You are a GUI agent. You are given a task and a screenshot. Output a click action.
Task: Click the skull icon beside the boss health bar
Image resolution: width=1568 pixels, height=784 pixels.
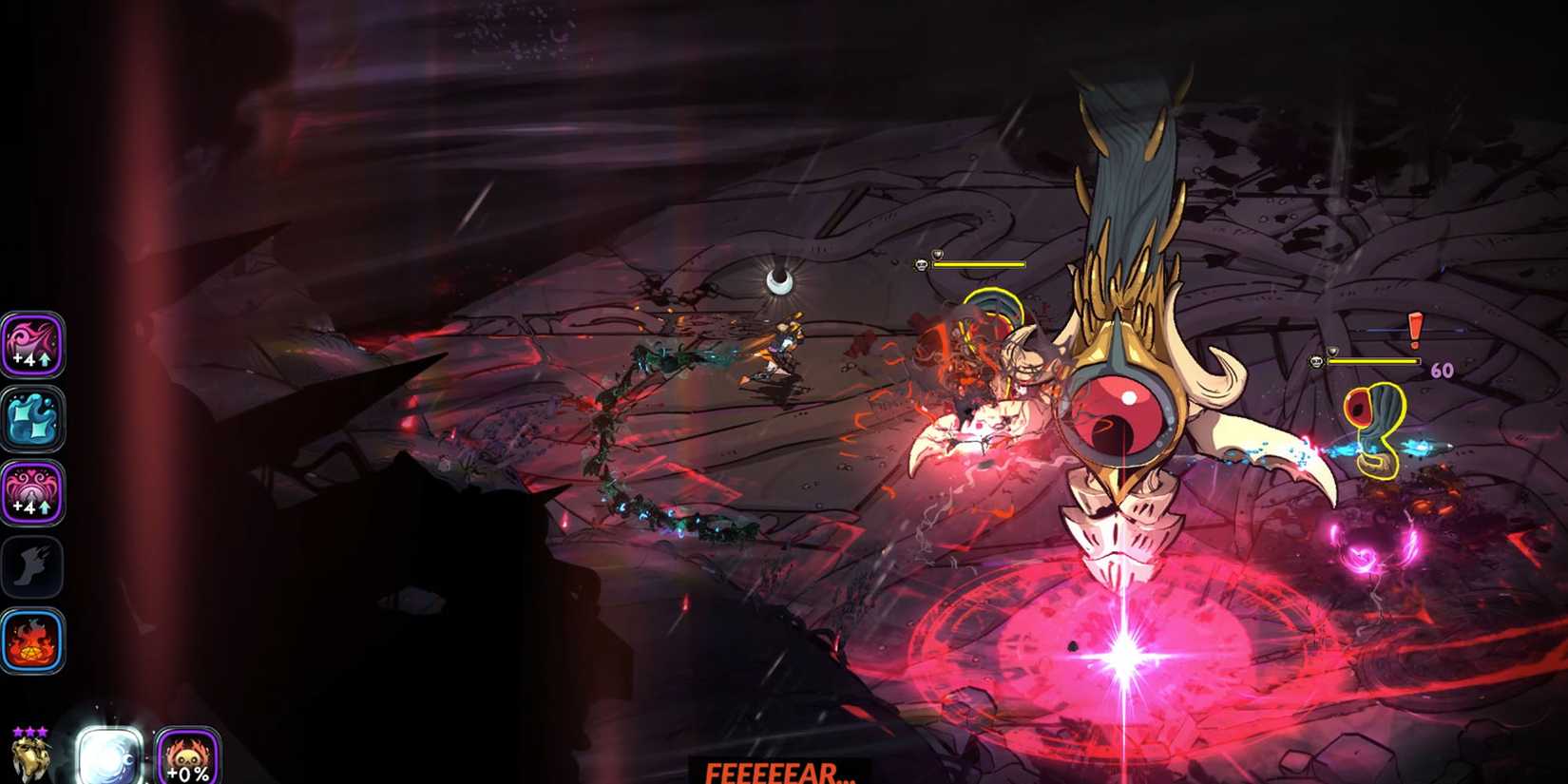(x=921, y=264)
